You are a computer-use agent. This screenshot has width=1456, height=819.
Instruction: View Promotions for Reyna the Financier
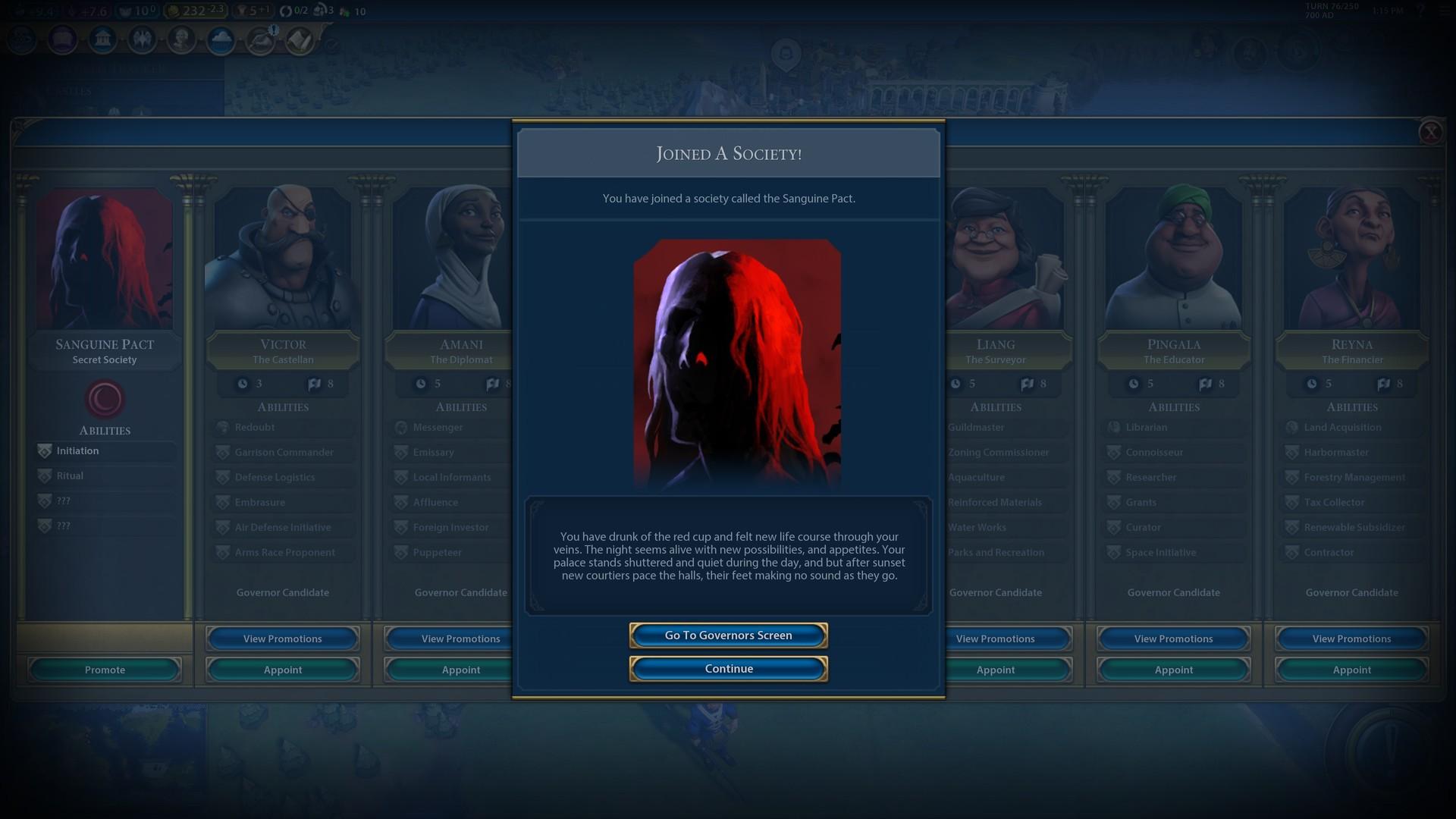tap(1351, 639)
